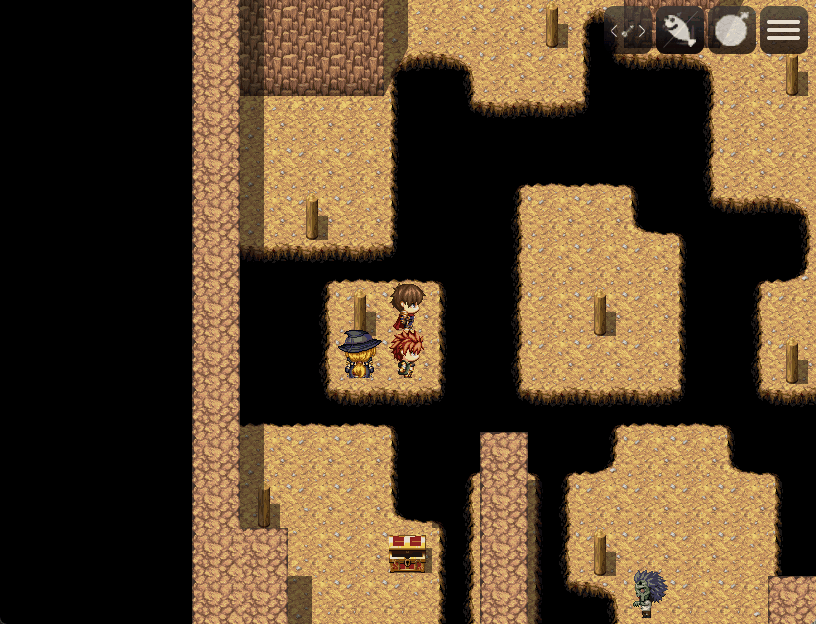This screenshot has width=816, height=624.
Task: Click the fish skeleton icon button
Action: click(680, 30)
